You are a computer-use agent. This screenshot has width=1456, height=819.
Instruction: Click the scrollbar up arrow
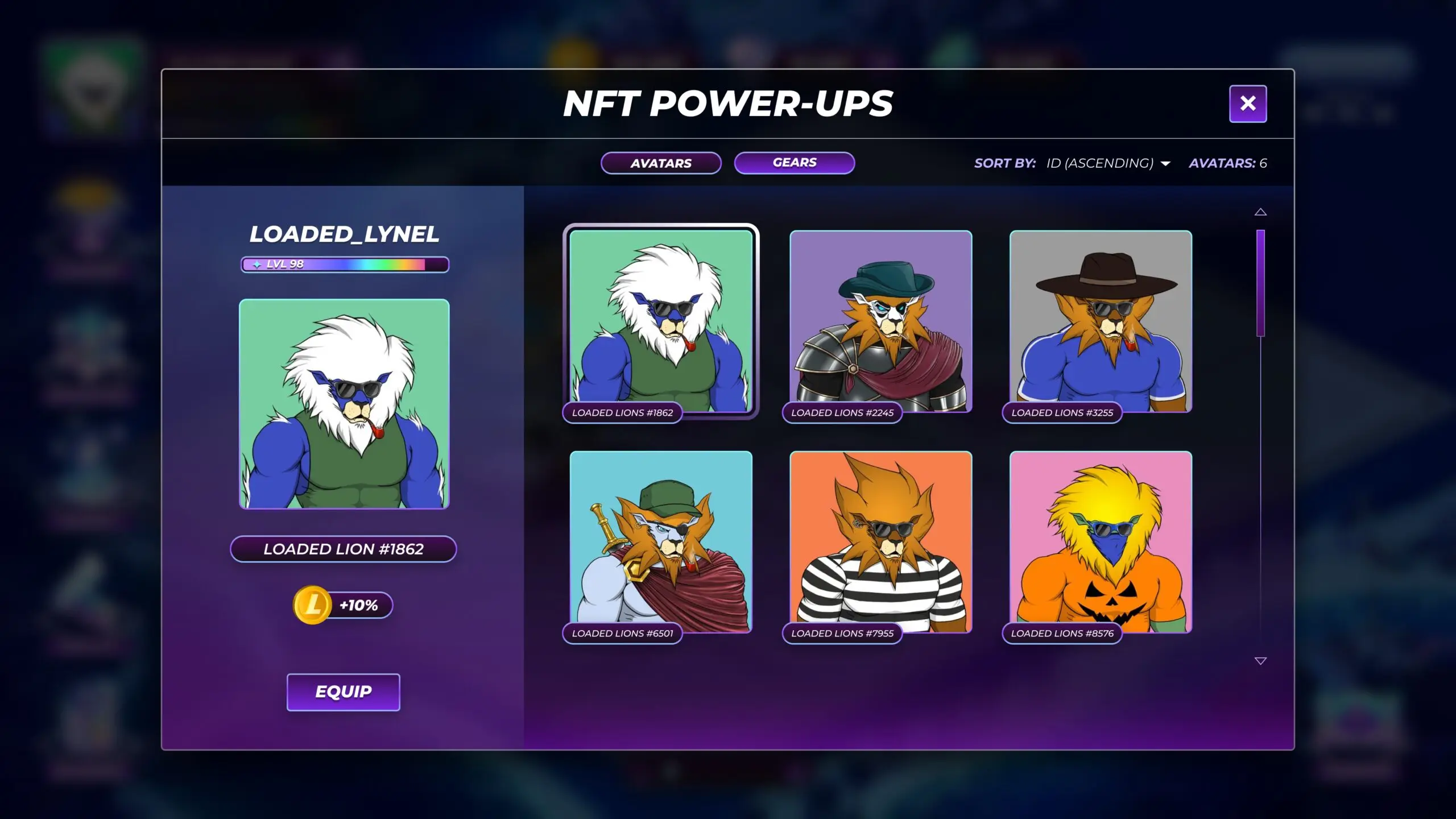[1261, 211]
